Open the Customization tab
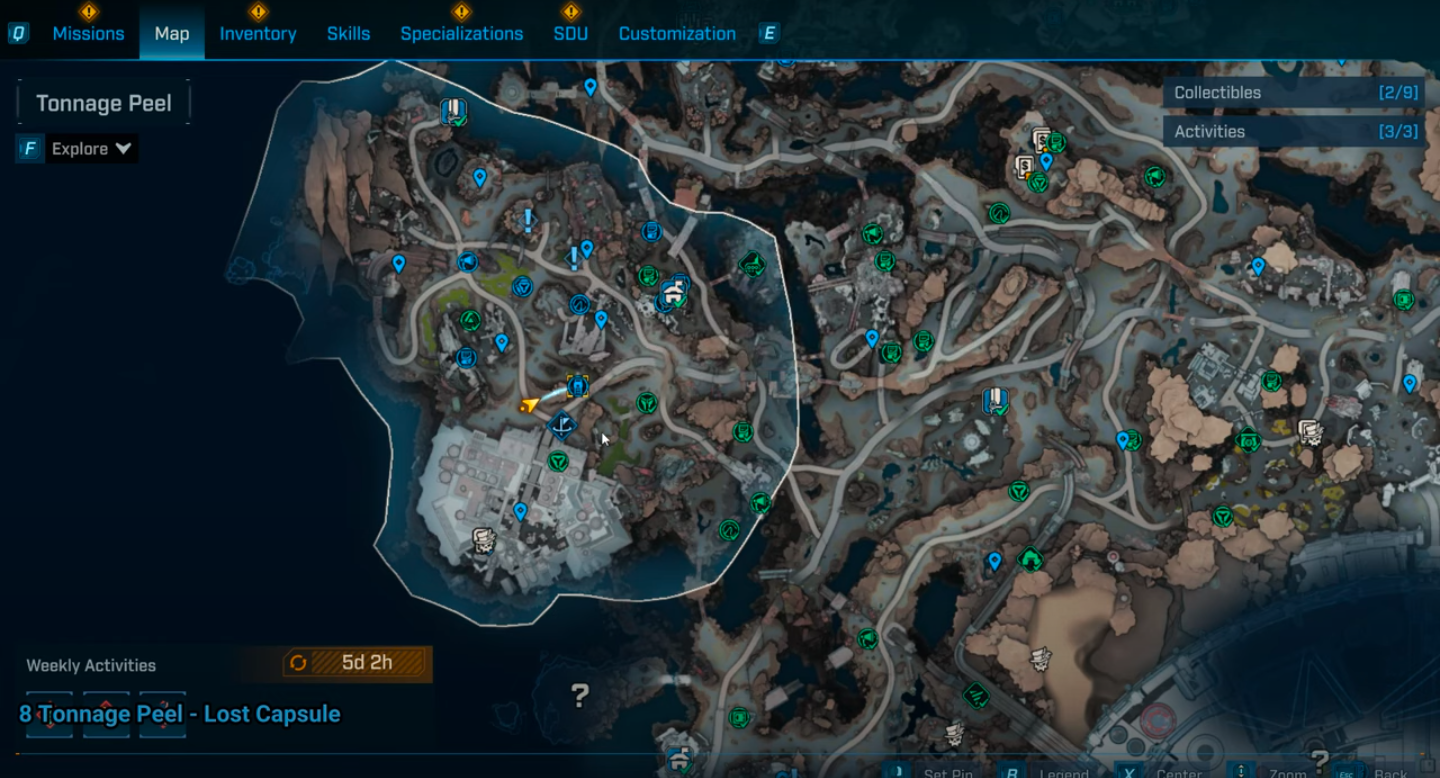 coord(677,34)
